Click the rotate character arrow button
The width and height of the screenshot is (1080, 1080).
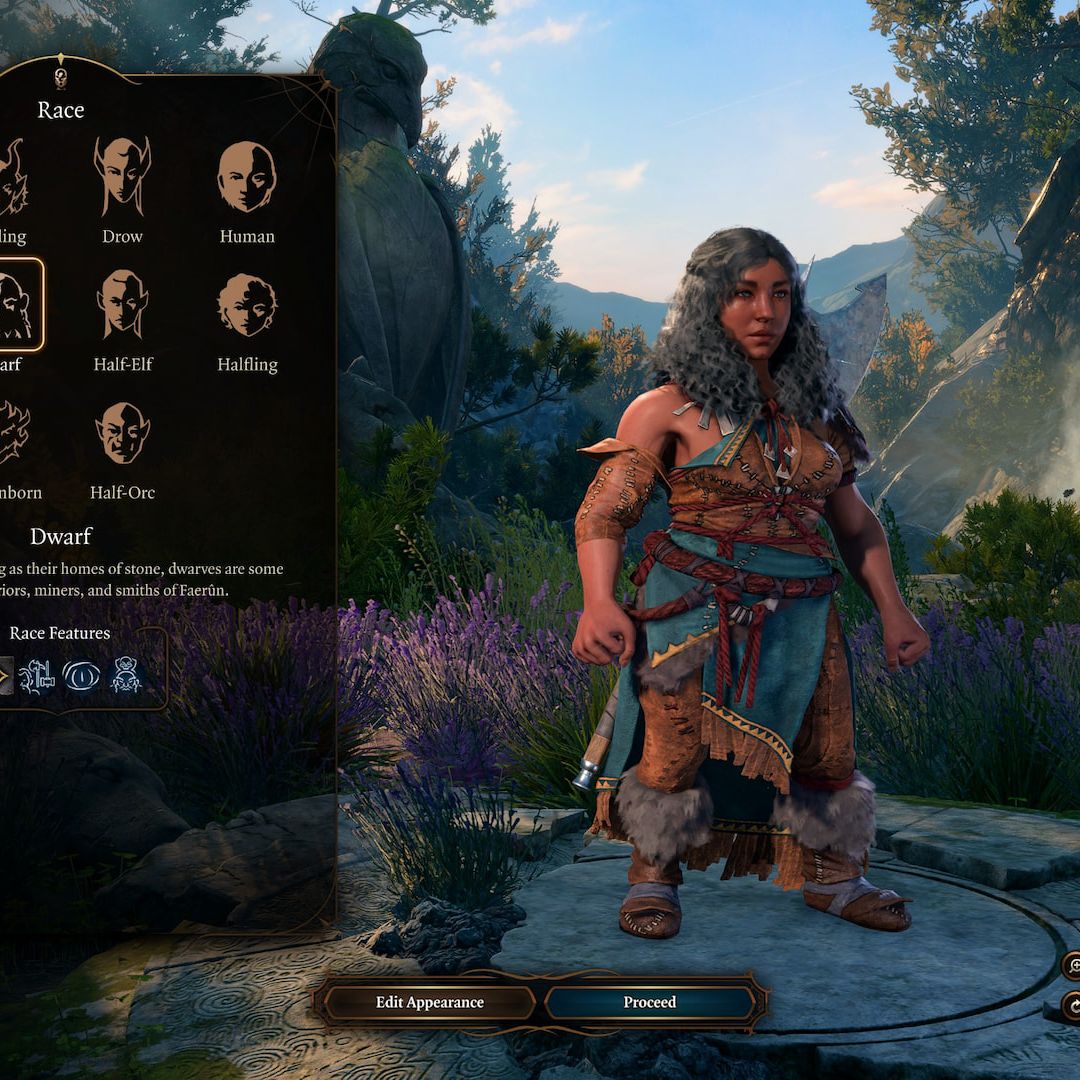[1073, 1007]
